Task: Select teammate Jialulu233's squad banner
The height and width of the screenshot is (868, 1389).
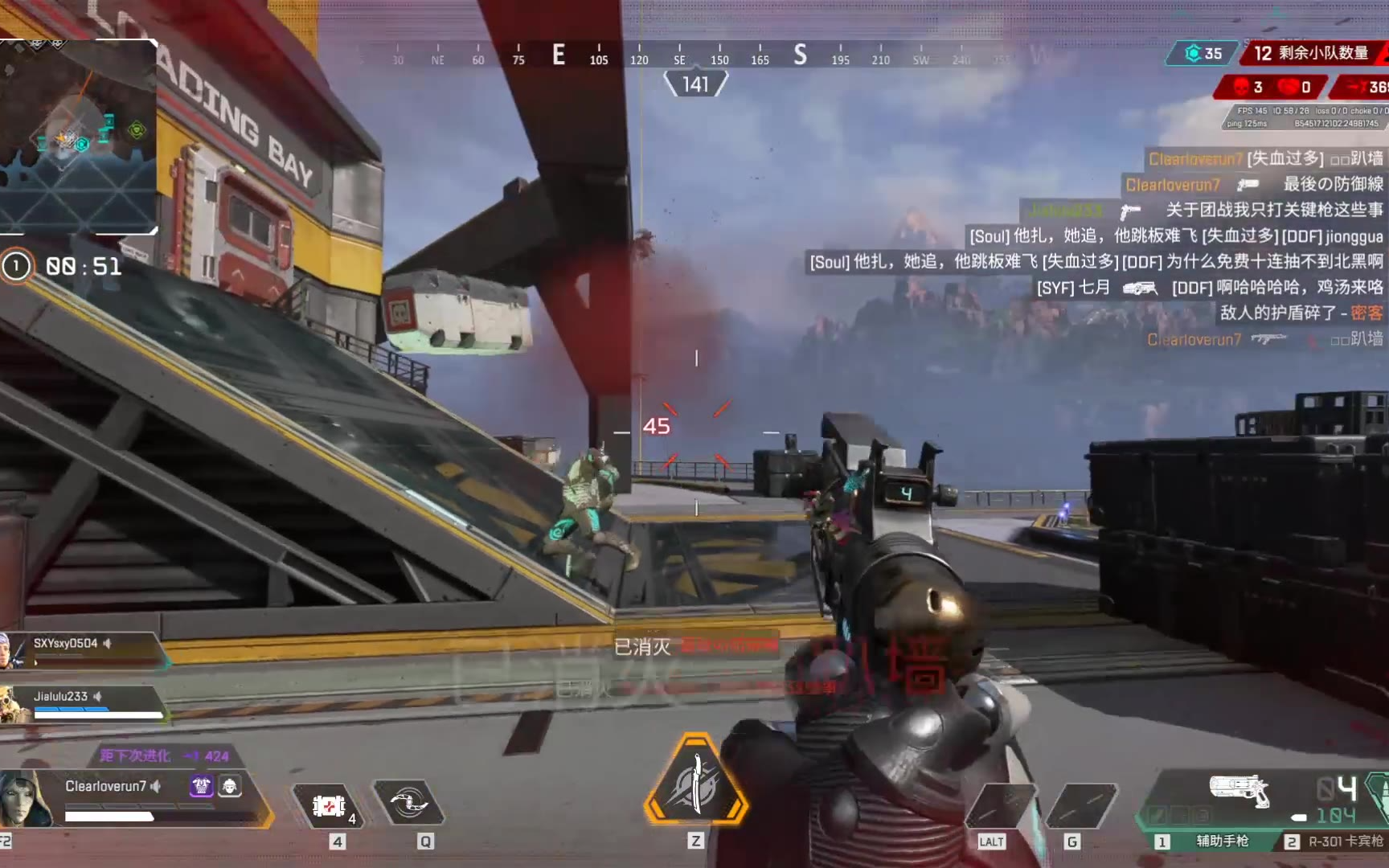Action: click(84, 702)
